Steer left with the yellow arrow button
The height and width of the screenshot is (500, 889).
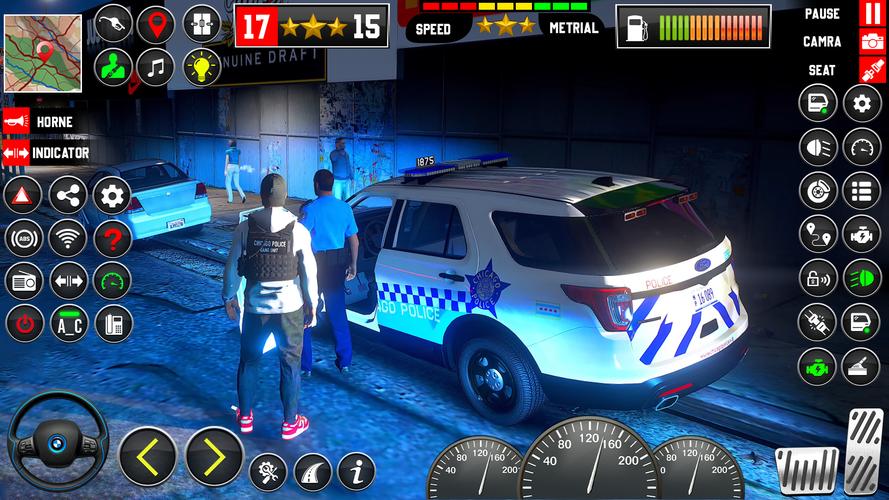[148, 456]
